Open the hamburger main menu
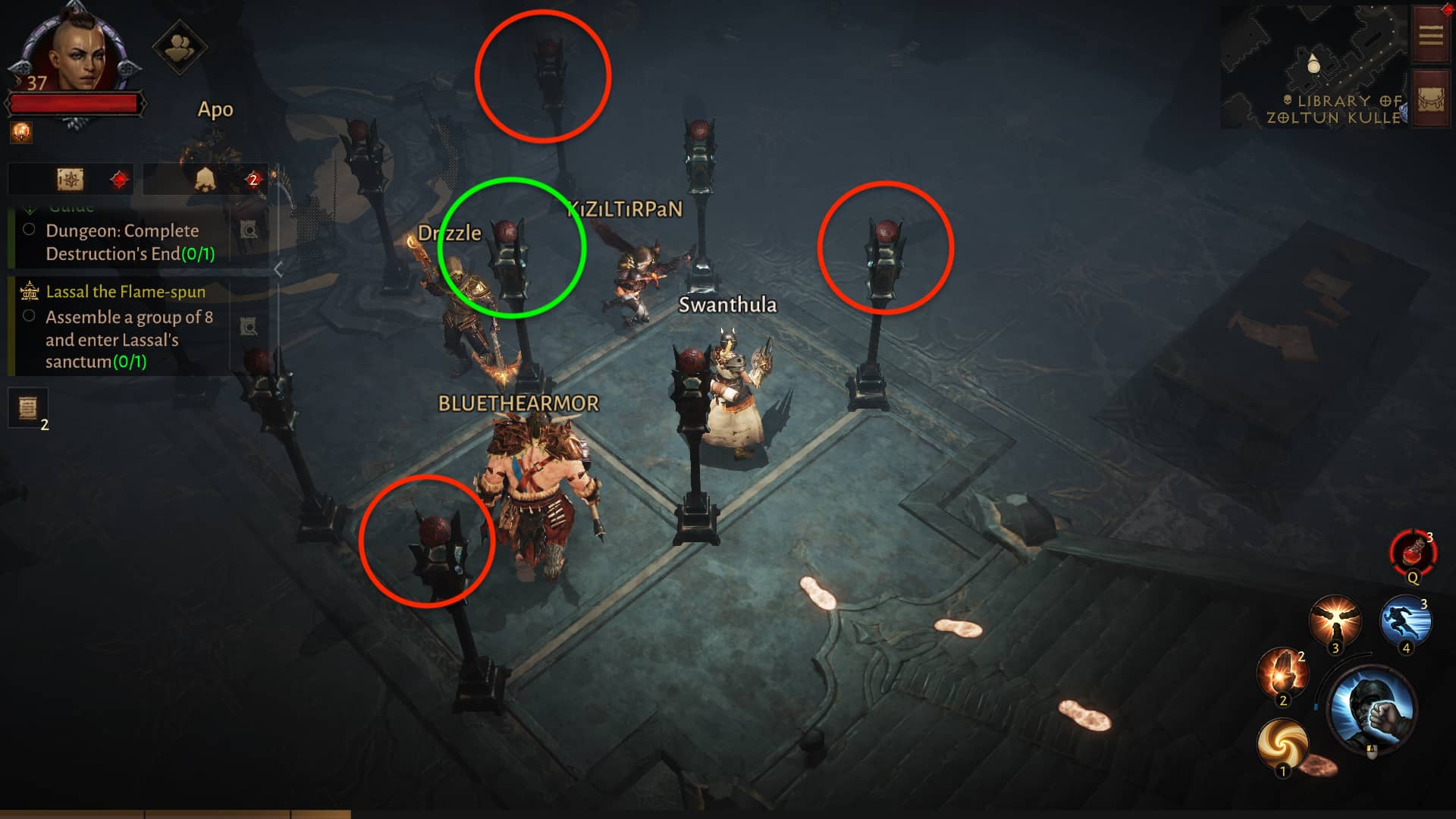 click(x=1430, y=35)
